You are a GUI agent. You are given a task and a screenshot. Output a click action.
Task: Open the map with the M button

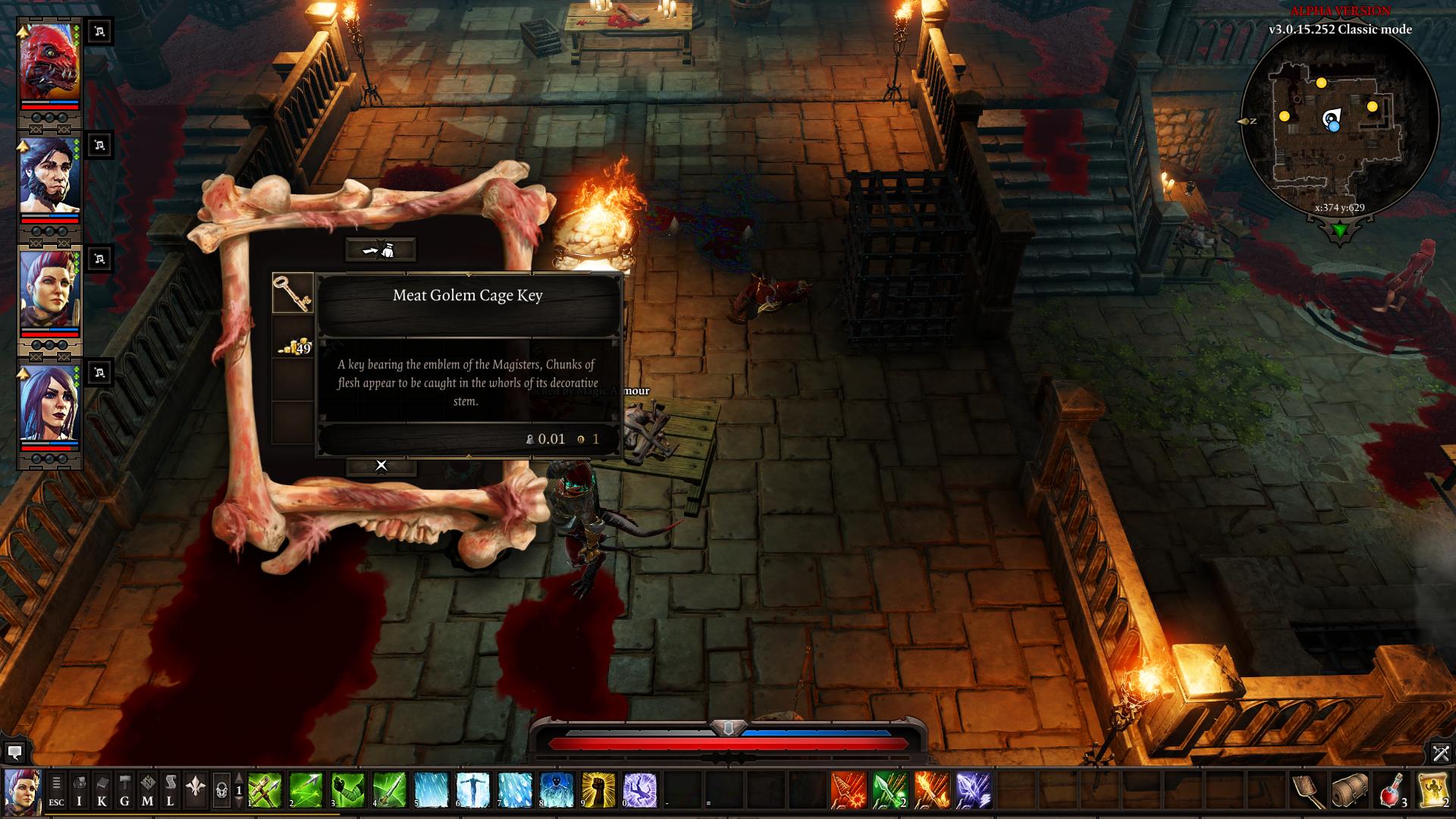click(147, 789)
